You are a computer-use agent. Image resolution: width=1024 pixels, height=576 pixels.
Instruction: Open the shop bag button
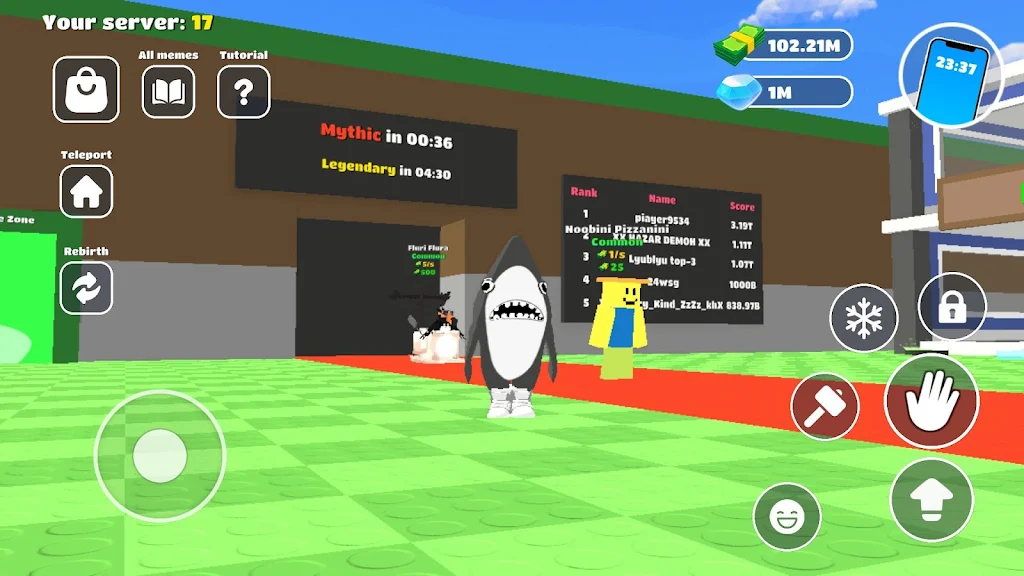tap(86, 89)
